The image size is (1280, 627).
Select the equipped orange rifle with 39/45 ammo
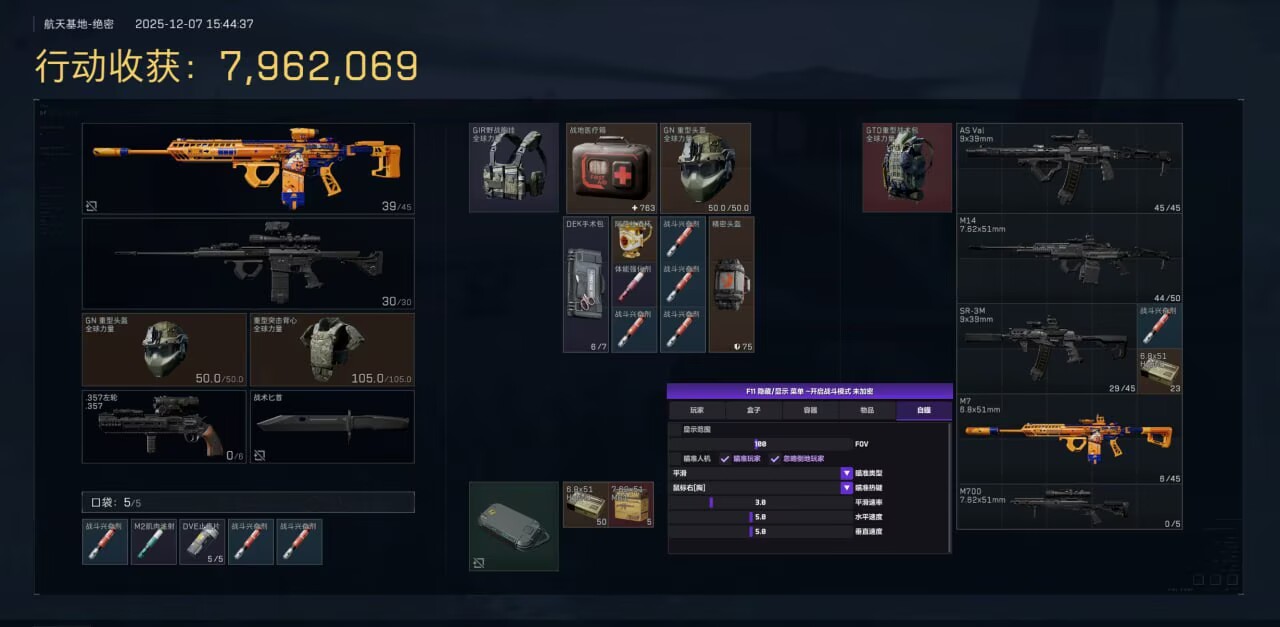(248, 168)
